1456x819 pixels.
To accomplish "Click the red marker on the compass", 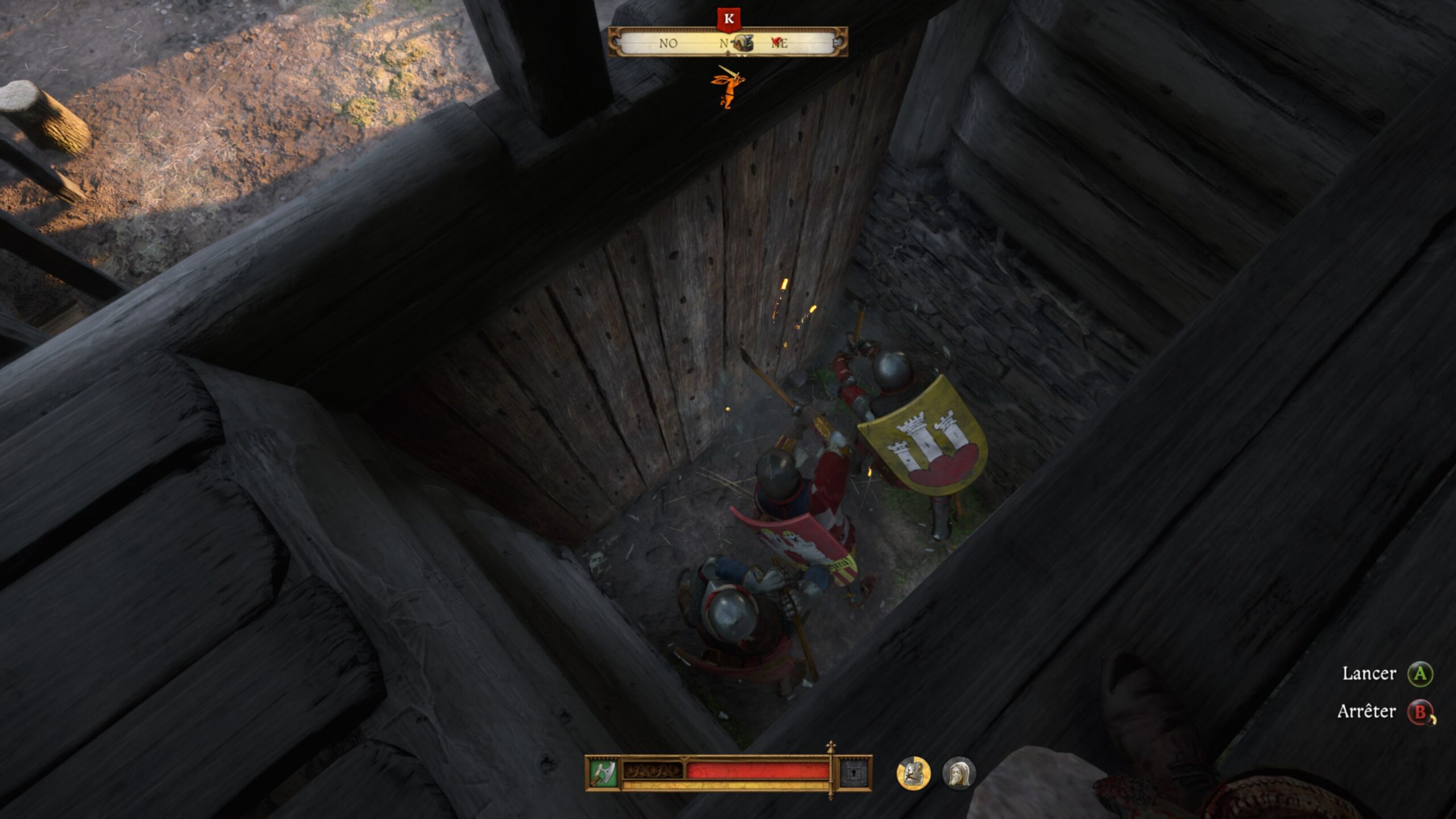I will point(775,42).
